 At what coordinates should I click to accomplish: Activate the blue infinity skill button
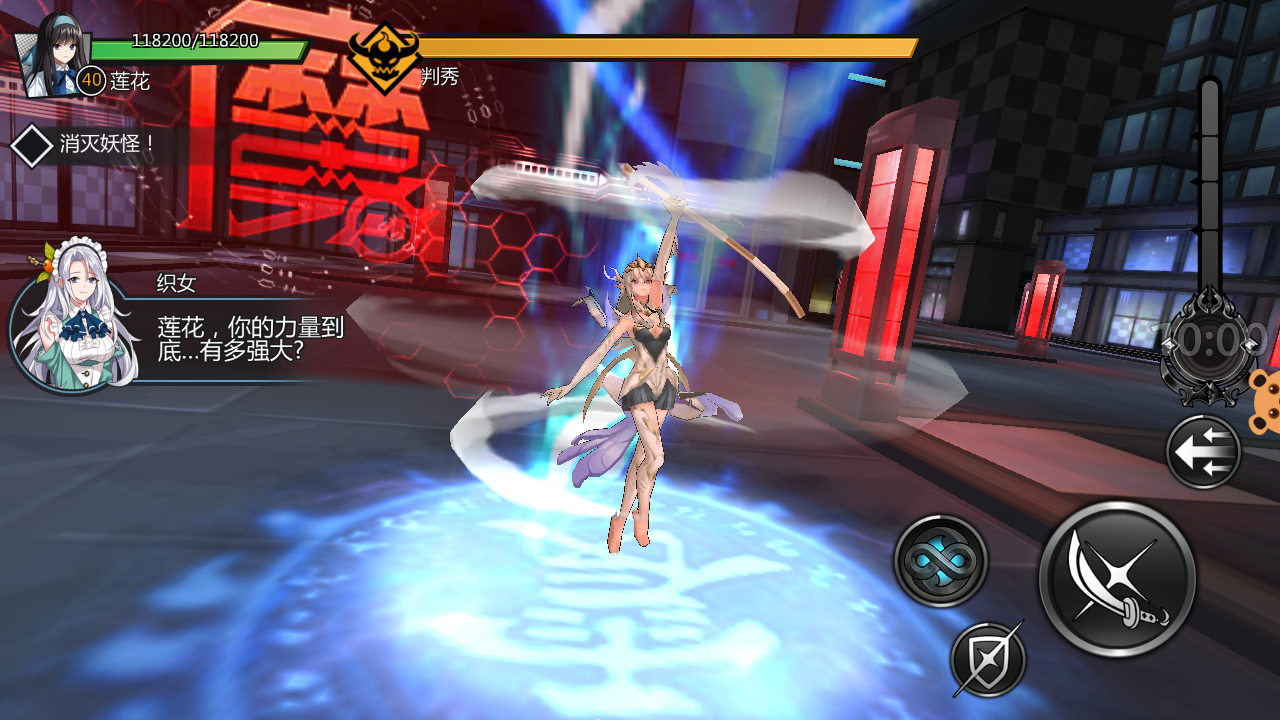click(940, 561)
